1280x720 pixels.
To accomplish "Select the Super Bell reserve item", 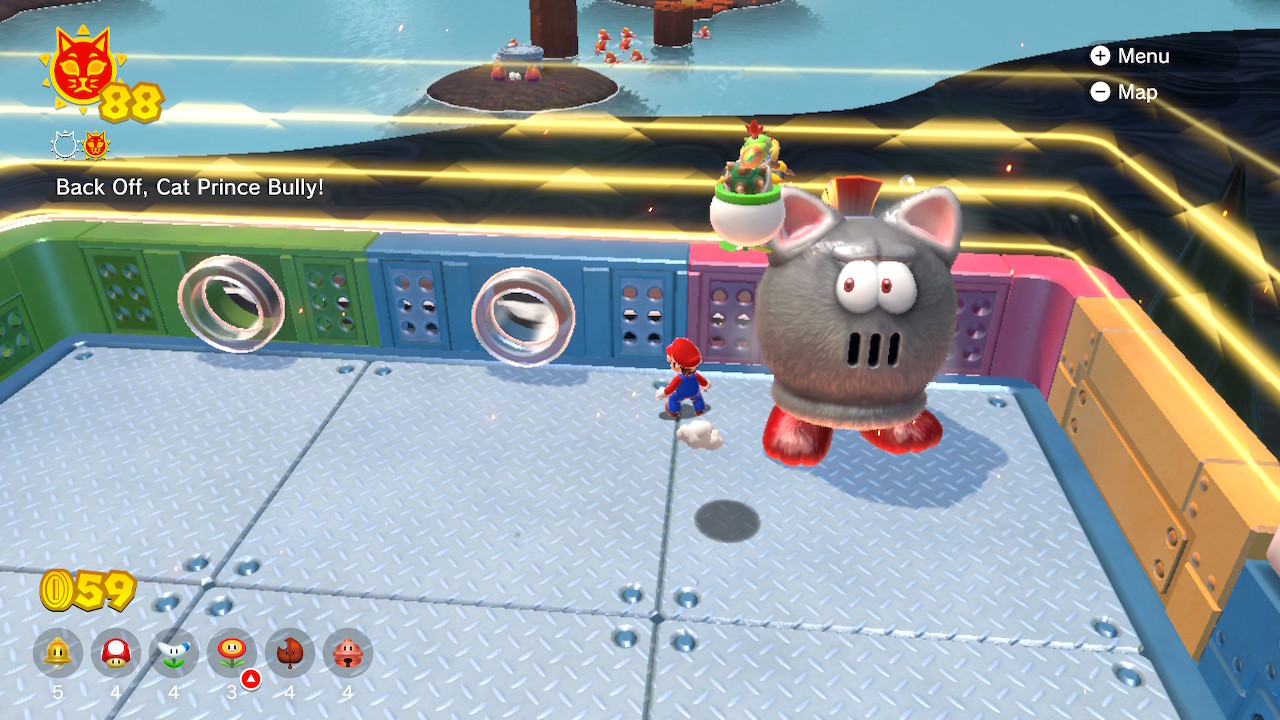I will [58, 653].
